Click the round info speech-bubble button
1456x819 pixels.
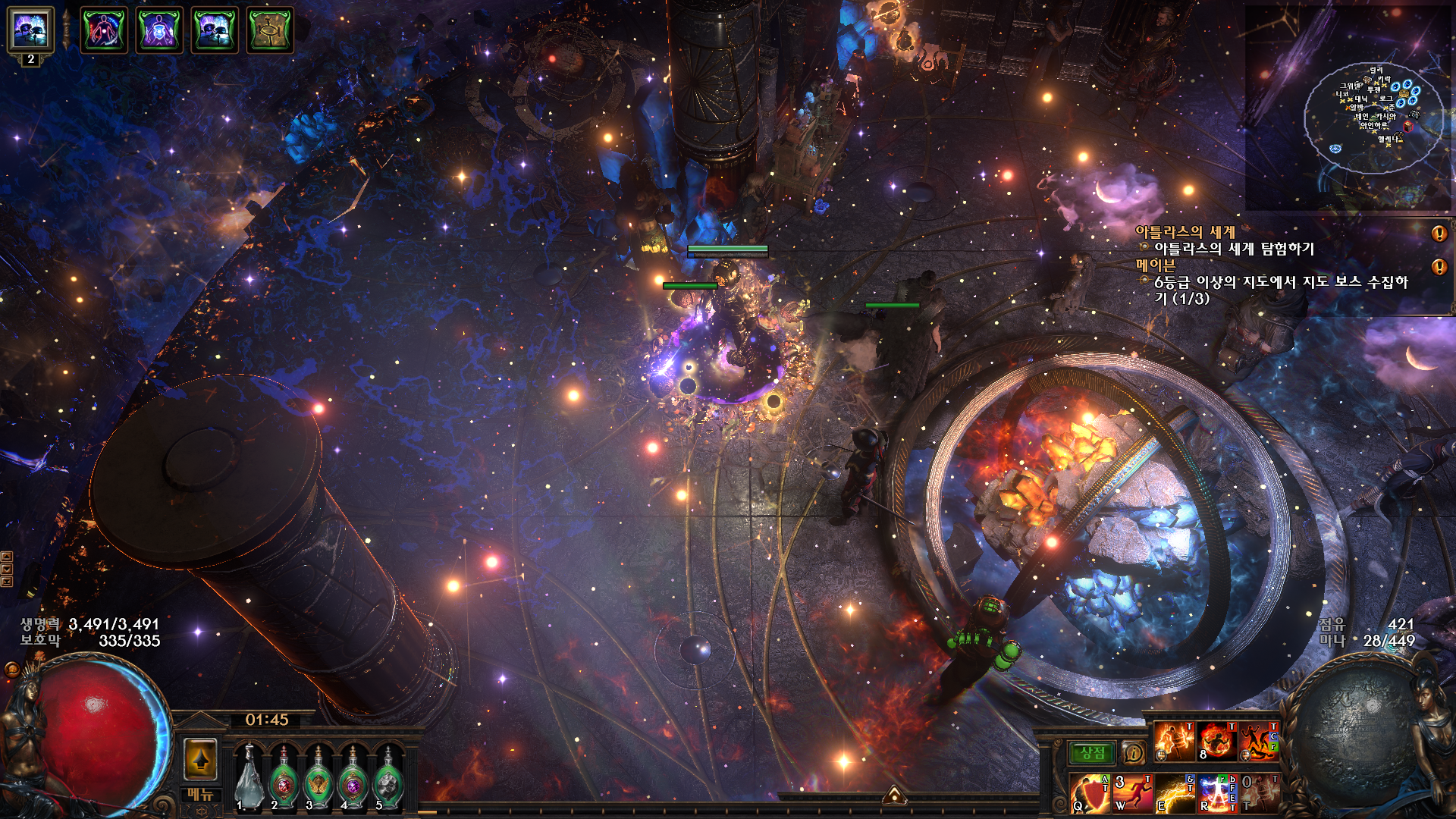(x=1133, y=753)
